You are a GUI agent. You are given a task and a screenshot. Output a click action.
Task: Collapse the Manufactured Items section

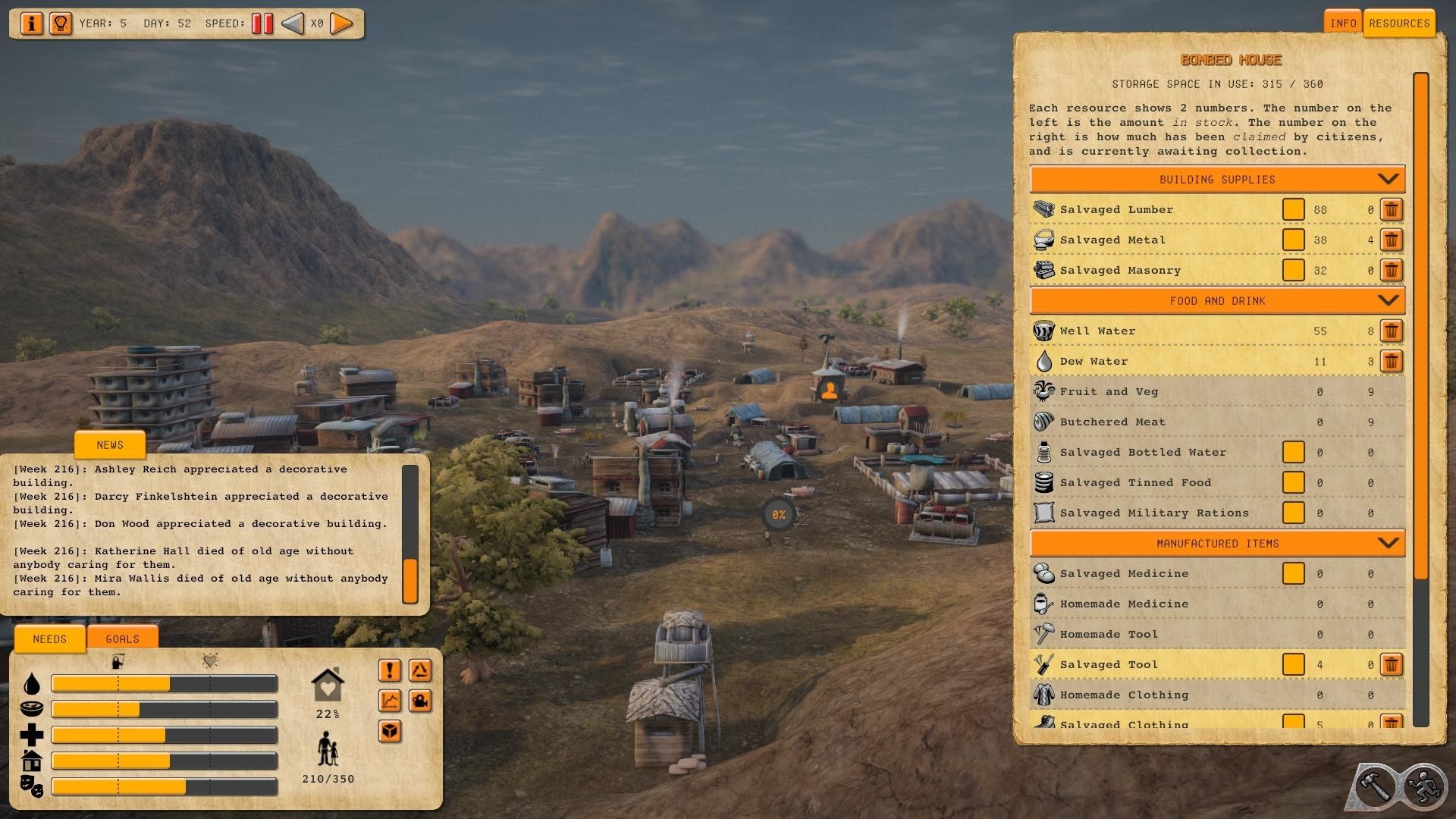point(1388,544)
